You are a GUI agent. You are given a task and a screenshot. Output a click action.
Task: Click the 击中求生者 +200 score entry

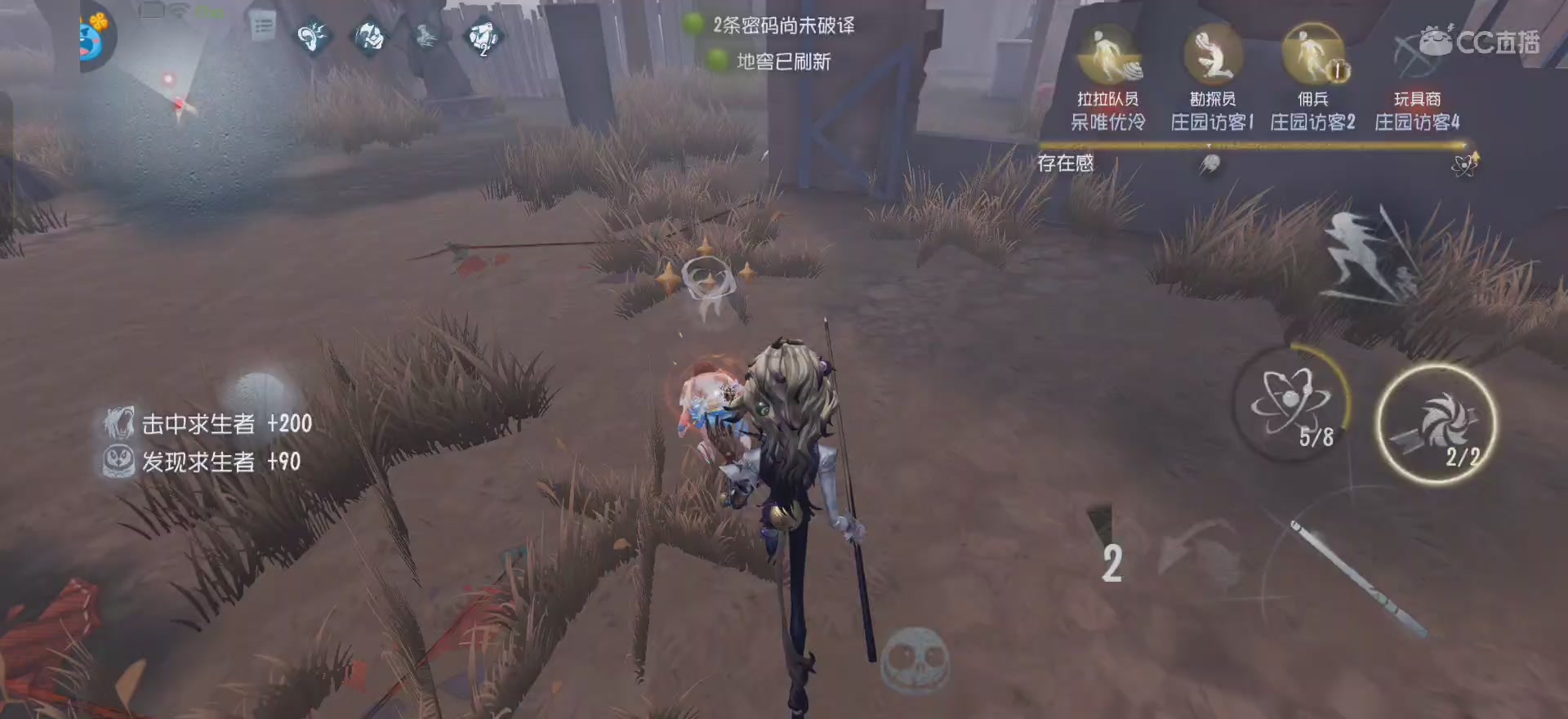click(x=207, y=425)
